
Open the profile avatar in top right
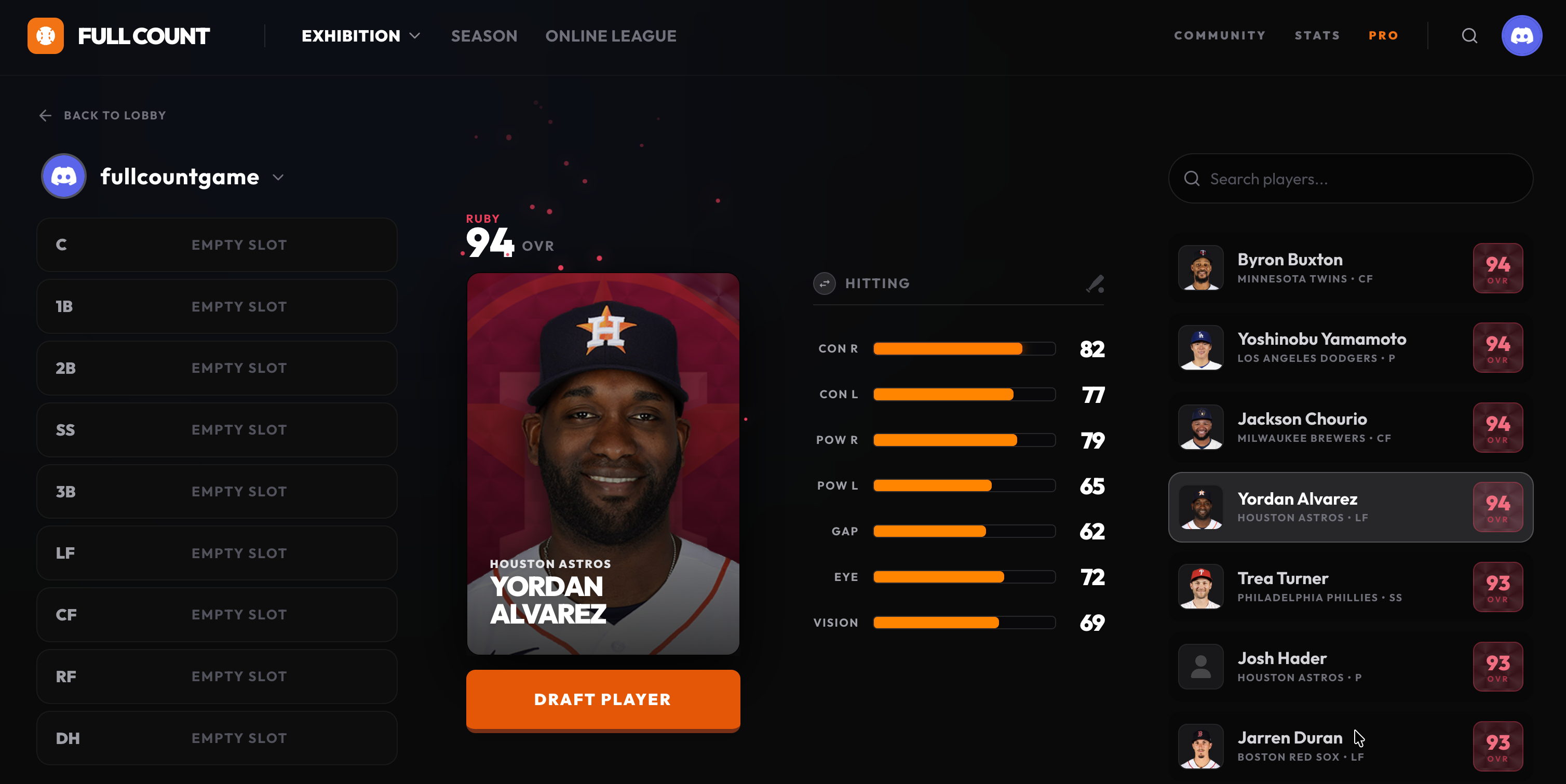(x=1521, y=36)
